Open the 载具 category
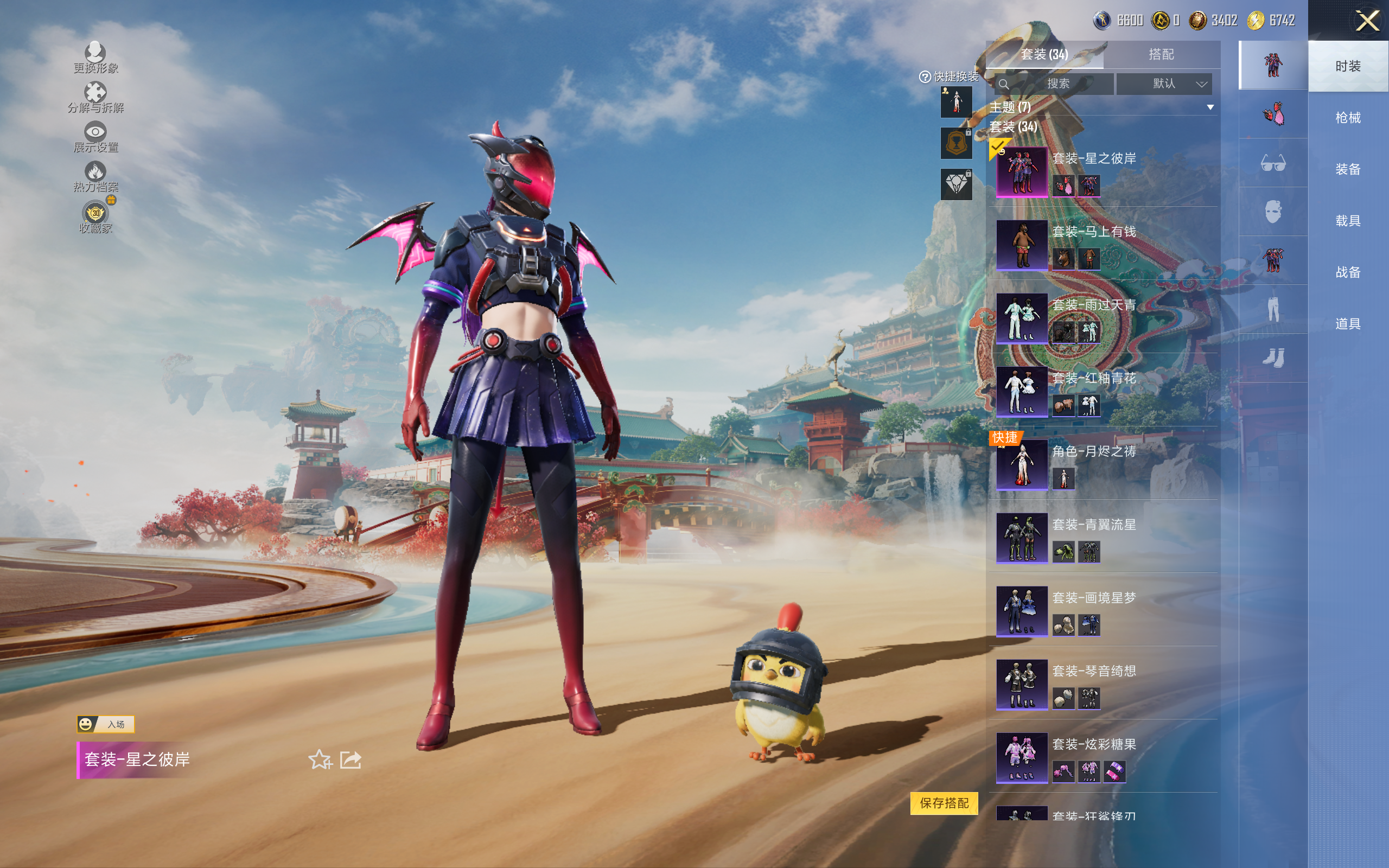 click(x=1347, y=221)
